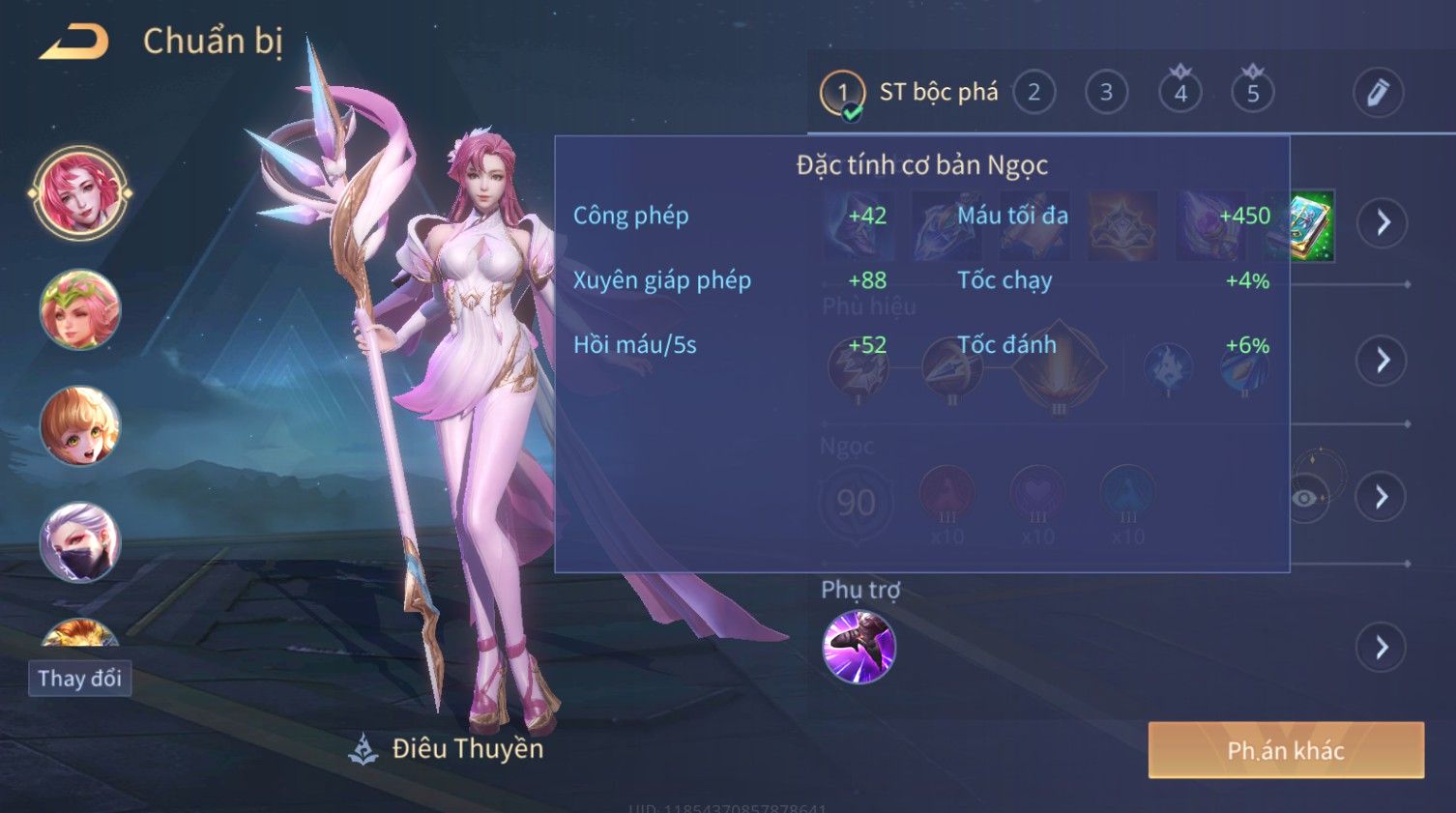The height and width of the screenshot is (813, 1456).
Task: Select the Phụ trợ boot spell icon
Action: pos(859,647)
